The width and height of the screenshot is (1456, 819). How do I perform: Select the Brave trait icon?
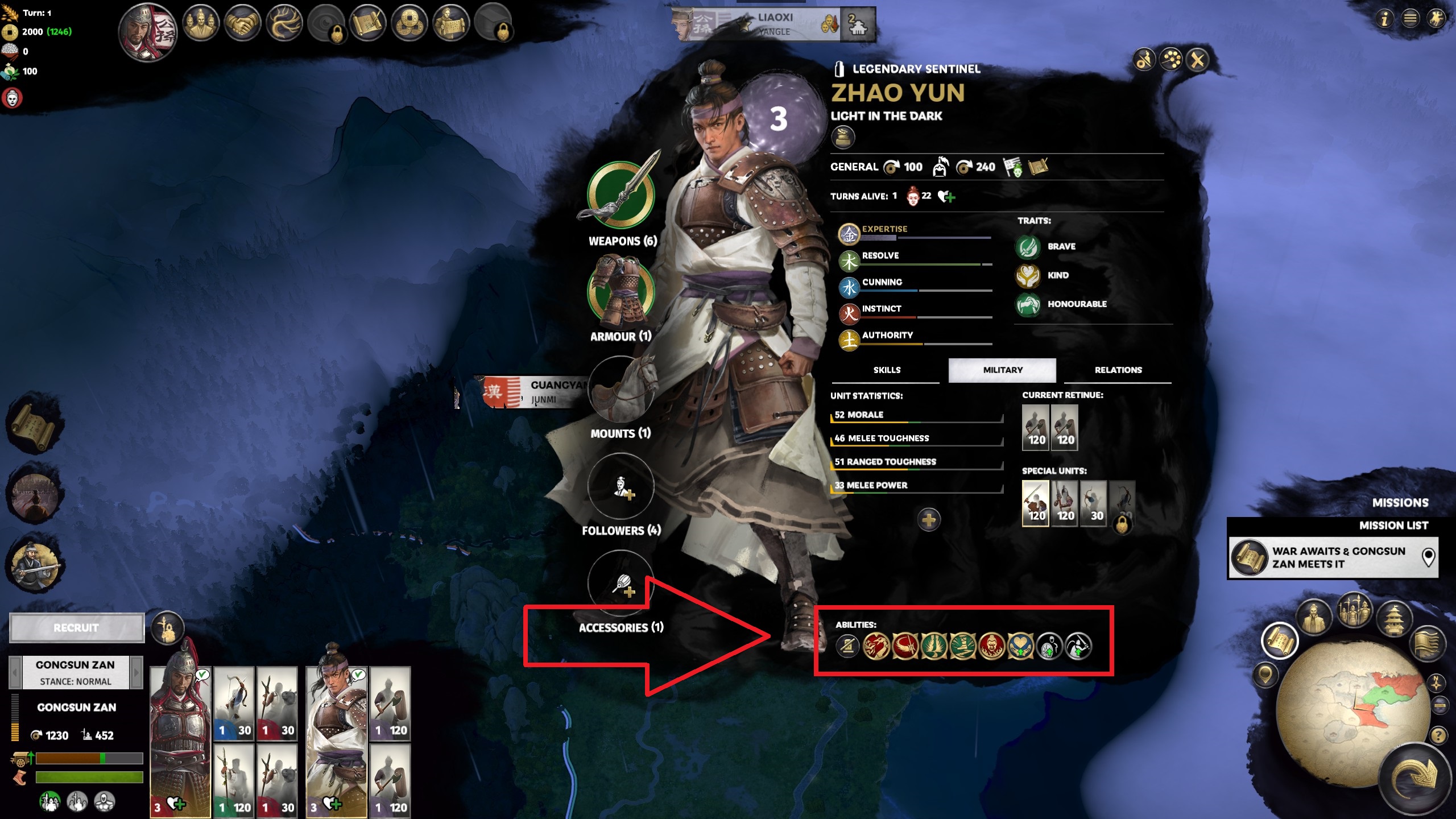[1028, 246]
